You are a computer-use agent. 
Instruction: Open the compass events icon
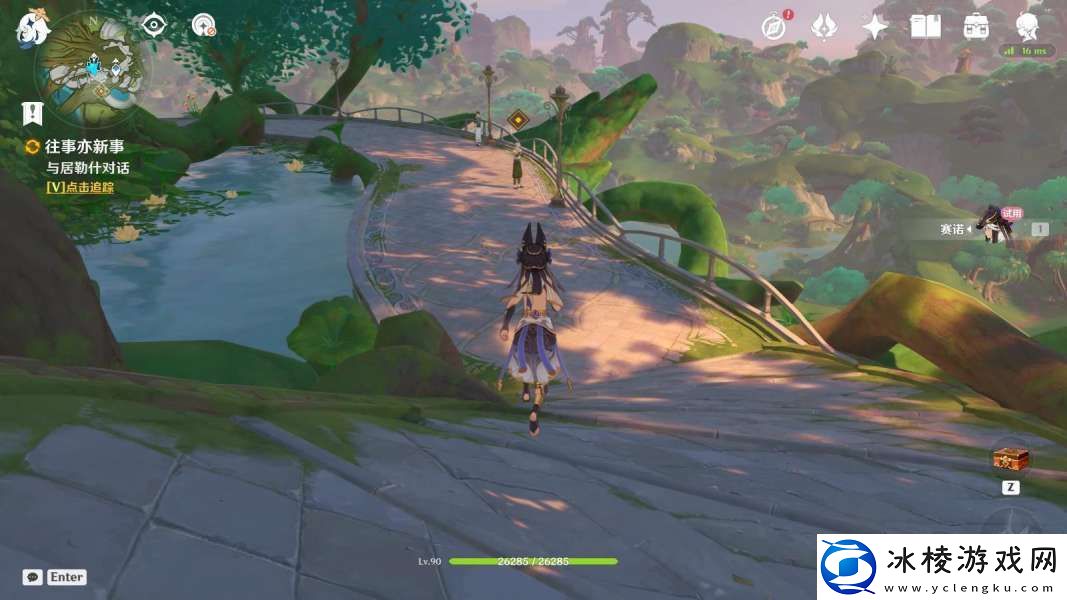[773, 27]
